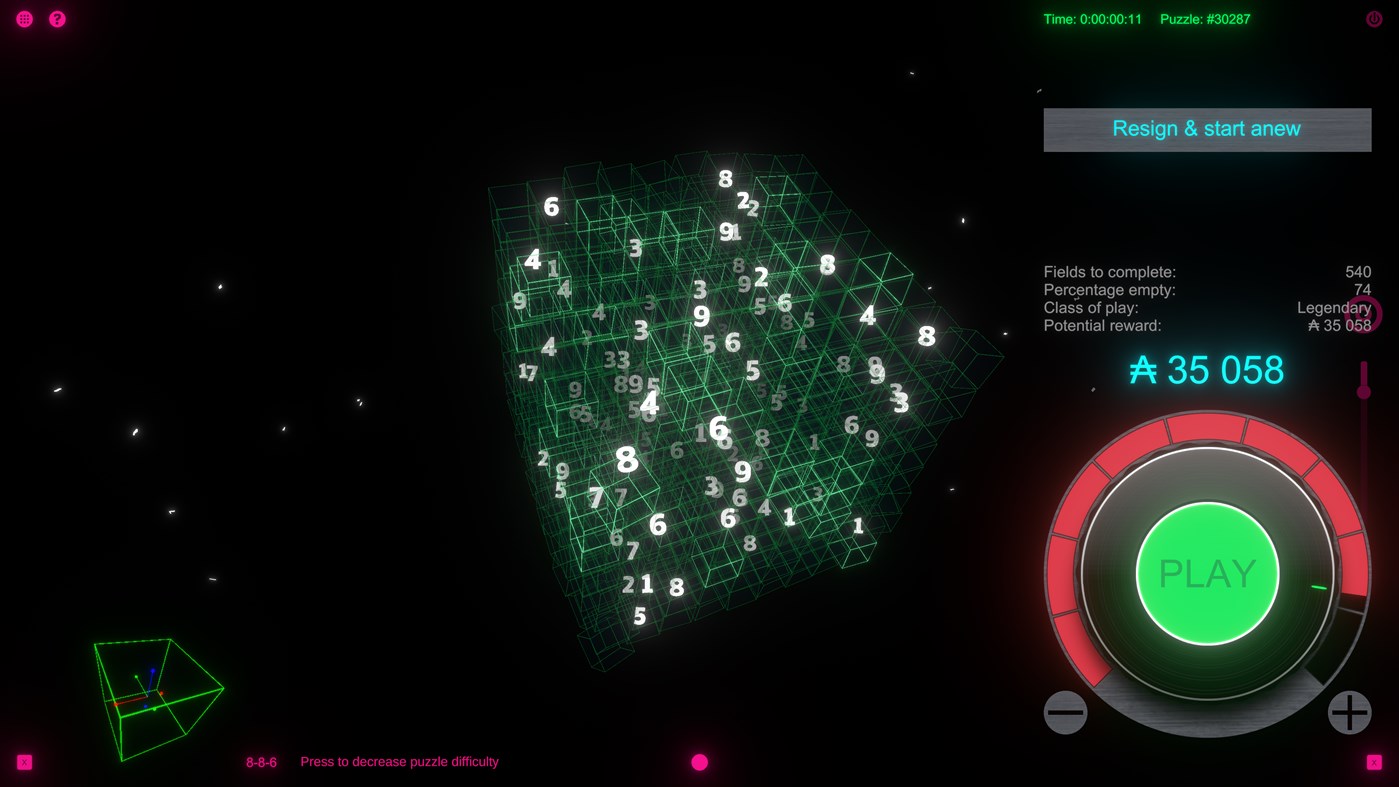The width and height of the screenshot is (1399, 787).
Task: Select the pink X icon at bottom right
Action: [1376, 761]
